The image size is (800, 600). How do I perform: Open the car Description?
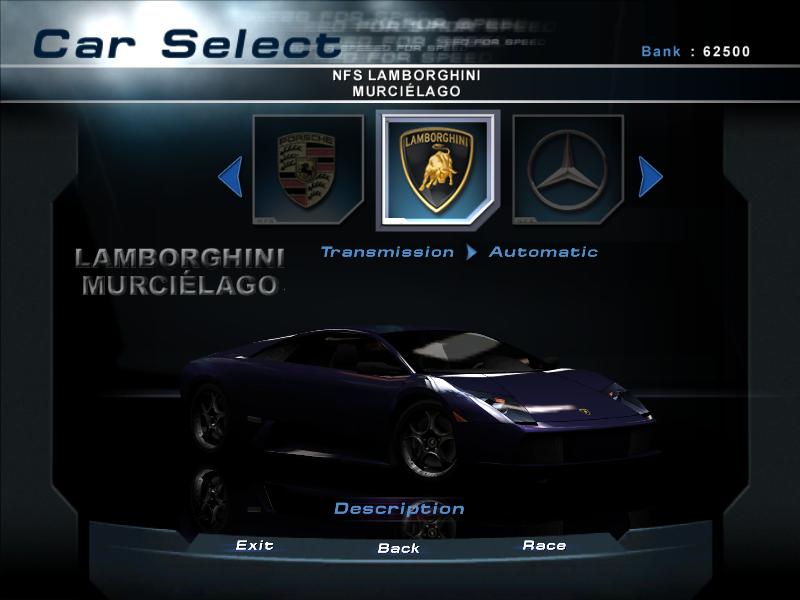coord(399,509)
